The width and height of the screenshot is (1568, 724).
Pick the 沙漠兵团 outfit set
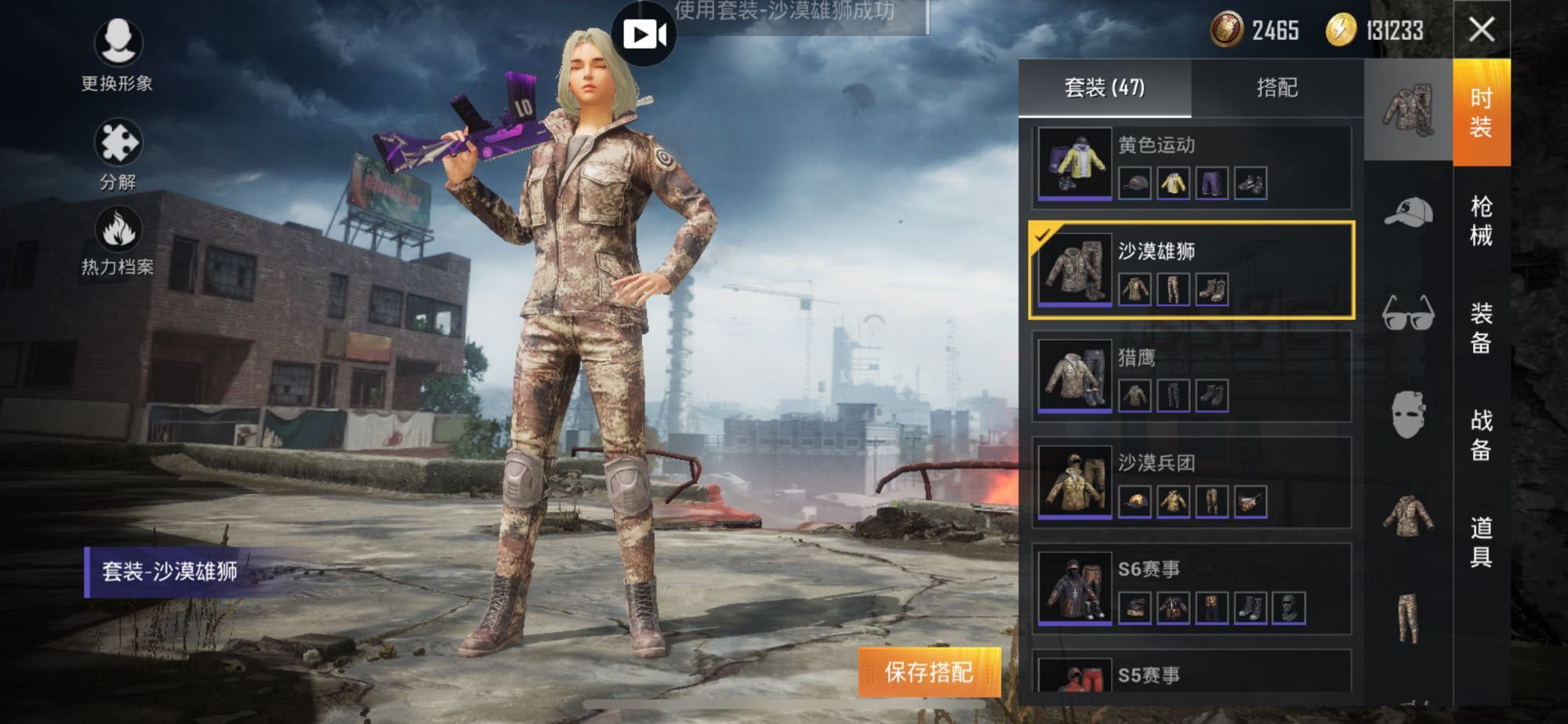[x=1192, y=482]
